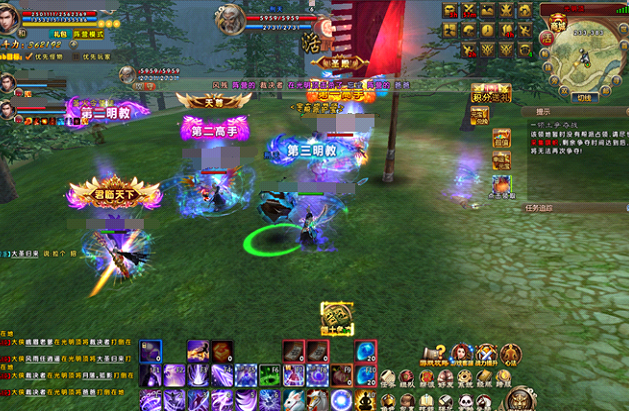Click the 切线 line-switch button
This screenshot has width=629, height=411.
point(586,97)
